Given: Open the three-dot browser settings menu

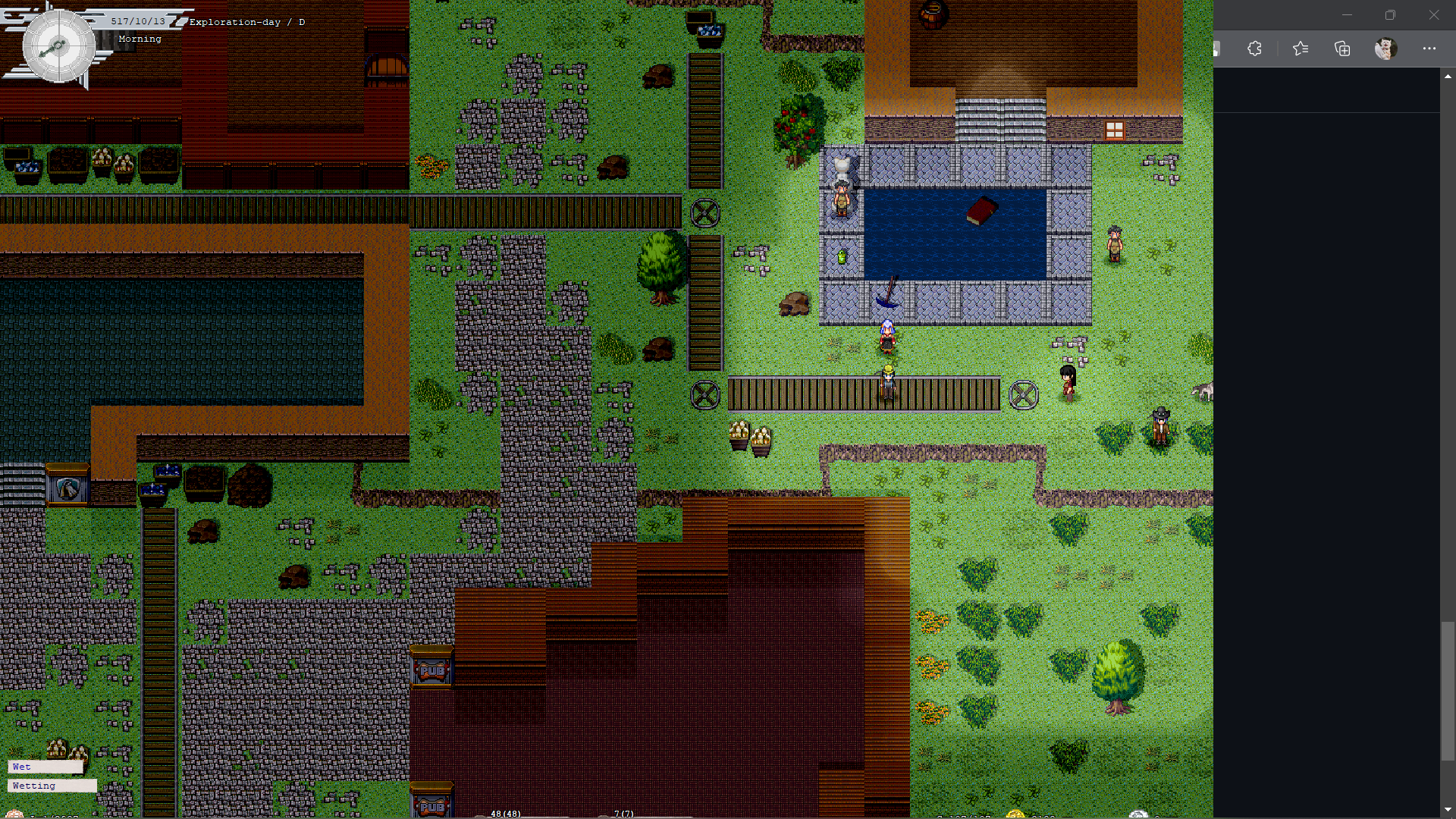Looking at the screenshot, I should [1429, 48].
